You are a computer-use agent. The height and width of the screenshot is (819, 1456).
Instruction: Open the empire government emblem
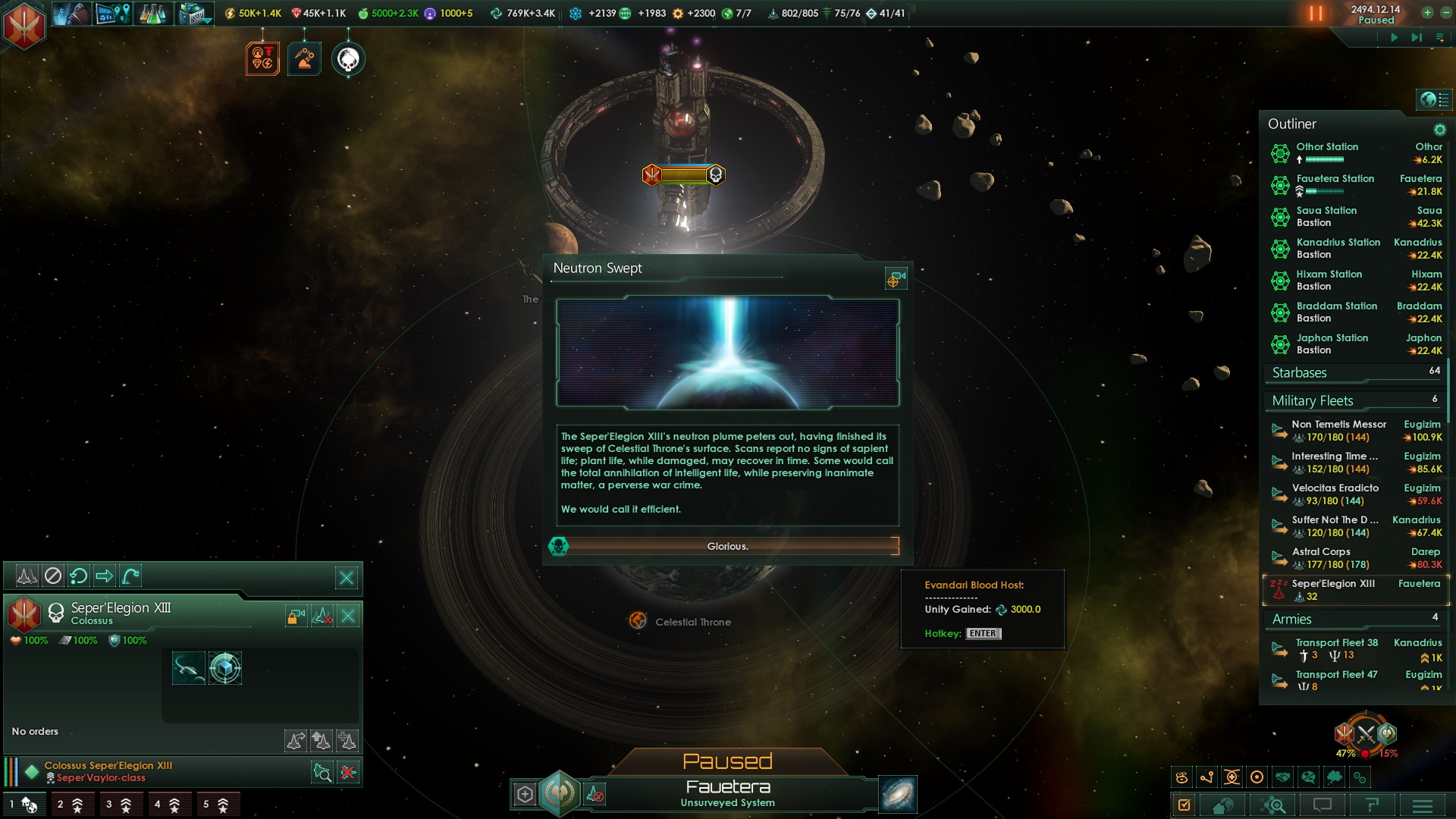24,25
